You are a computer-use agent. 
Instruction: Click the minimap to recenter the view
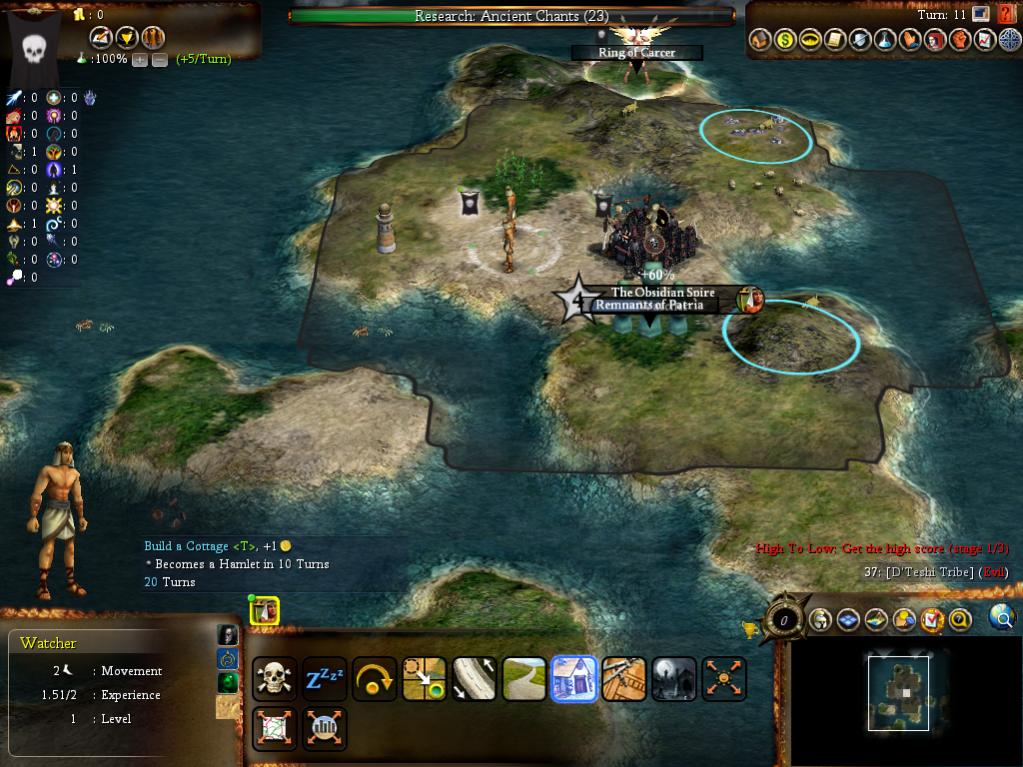(898, 693)
